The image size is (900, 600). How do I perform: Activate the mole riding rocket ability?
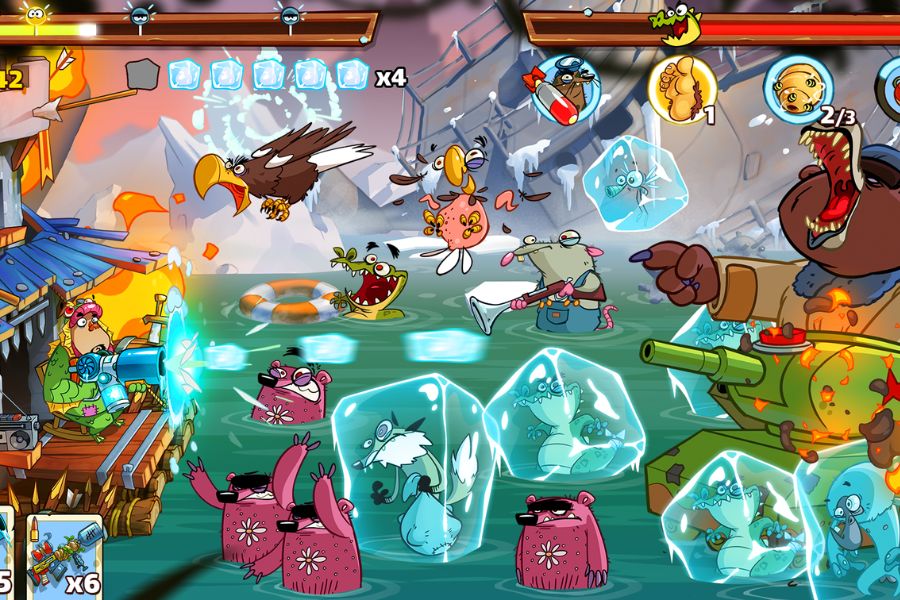[x=564, y=88]
